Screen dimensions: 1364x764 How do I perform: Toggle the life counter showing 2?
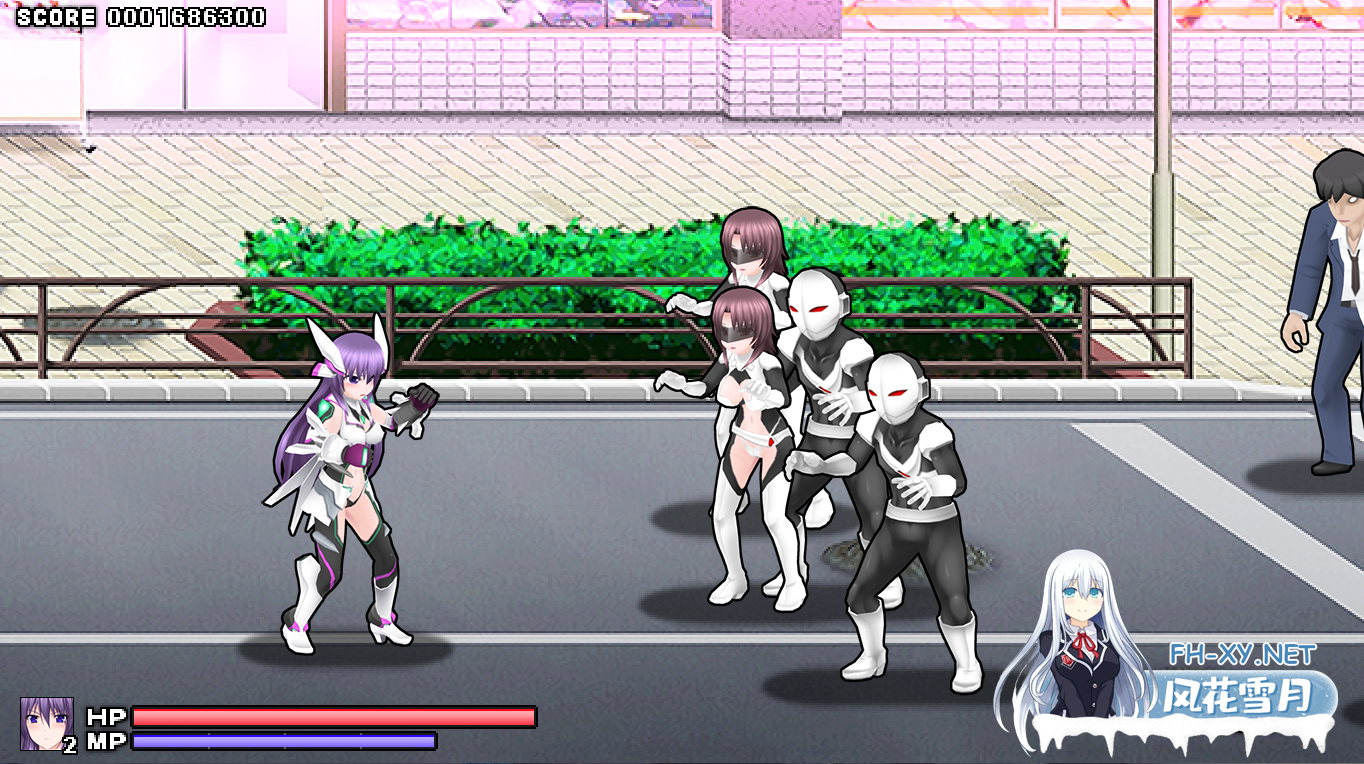[70, 745]
